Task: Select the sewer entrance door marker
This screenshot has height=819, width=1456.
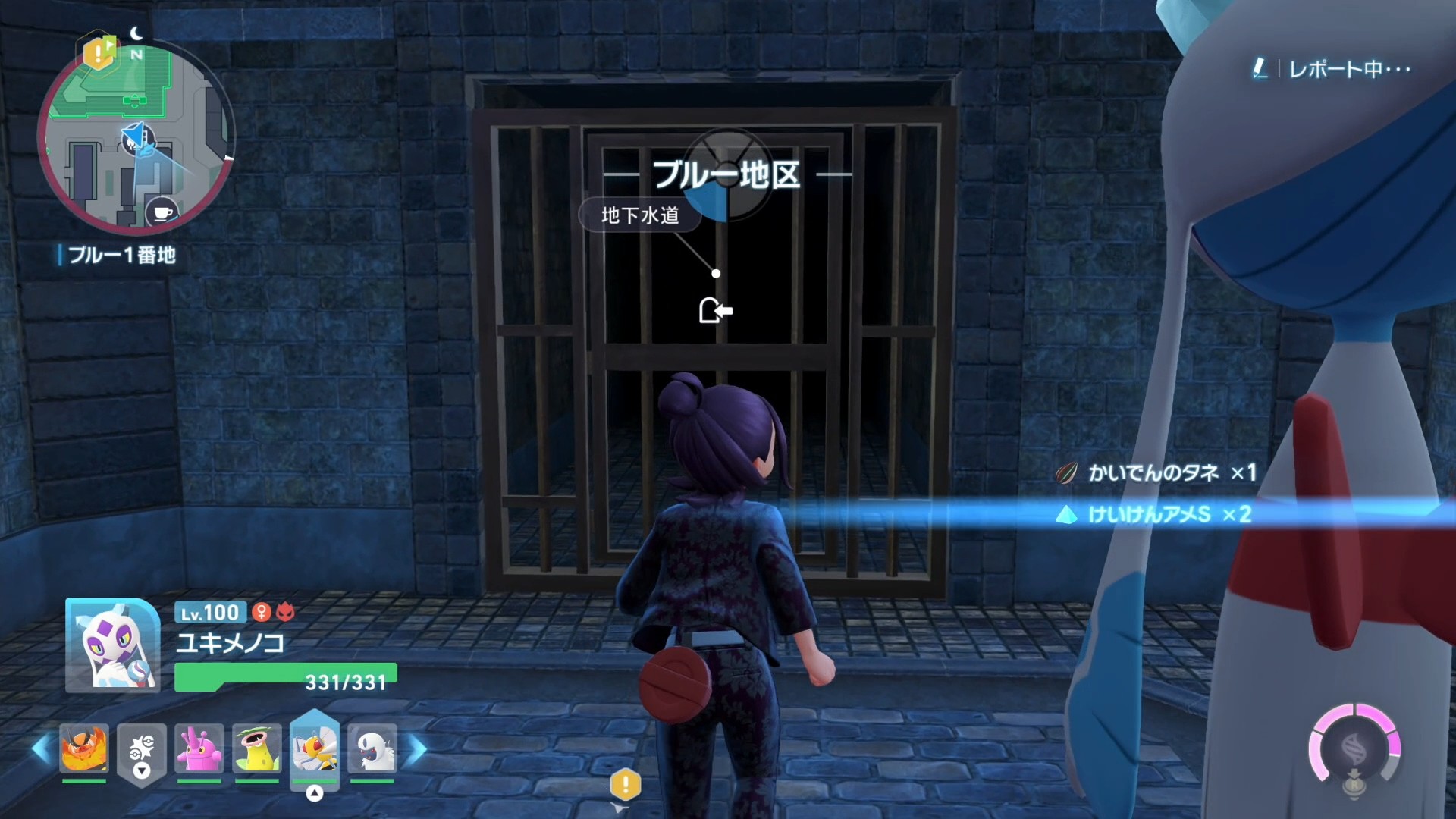Action: coord(715,310)
